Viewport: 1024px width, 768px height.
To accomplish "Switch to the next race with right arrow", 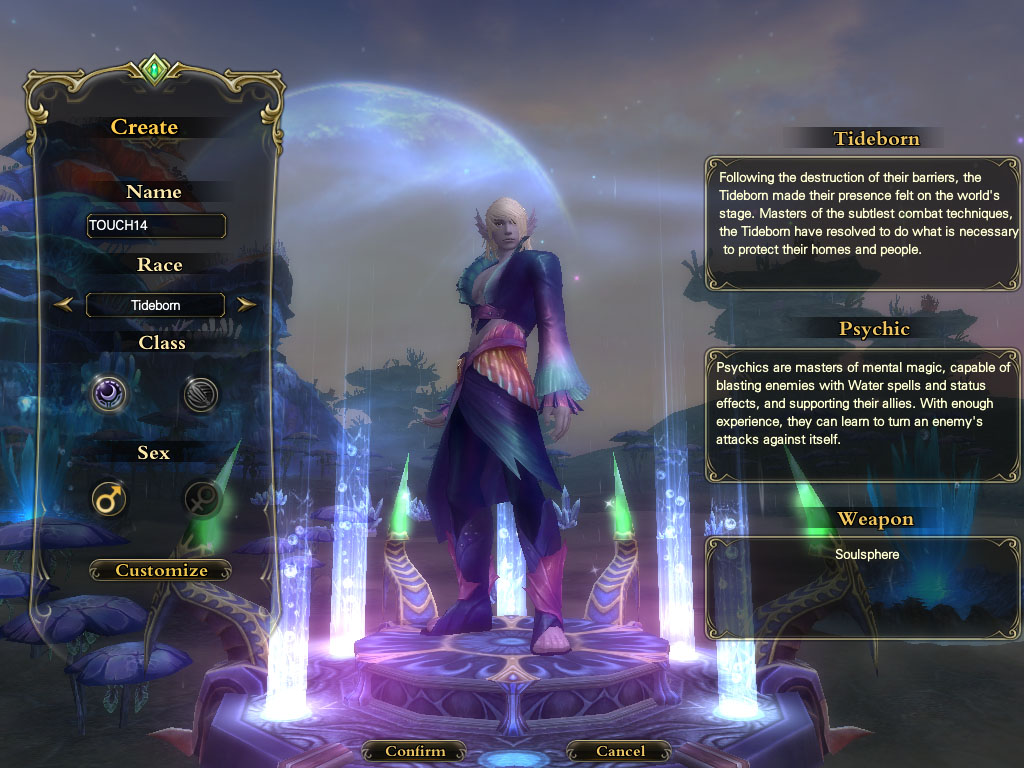I will [247, 305].
